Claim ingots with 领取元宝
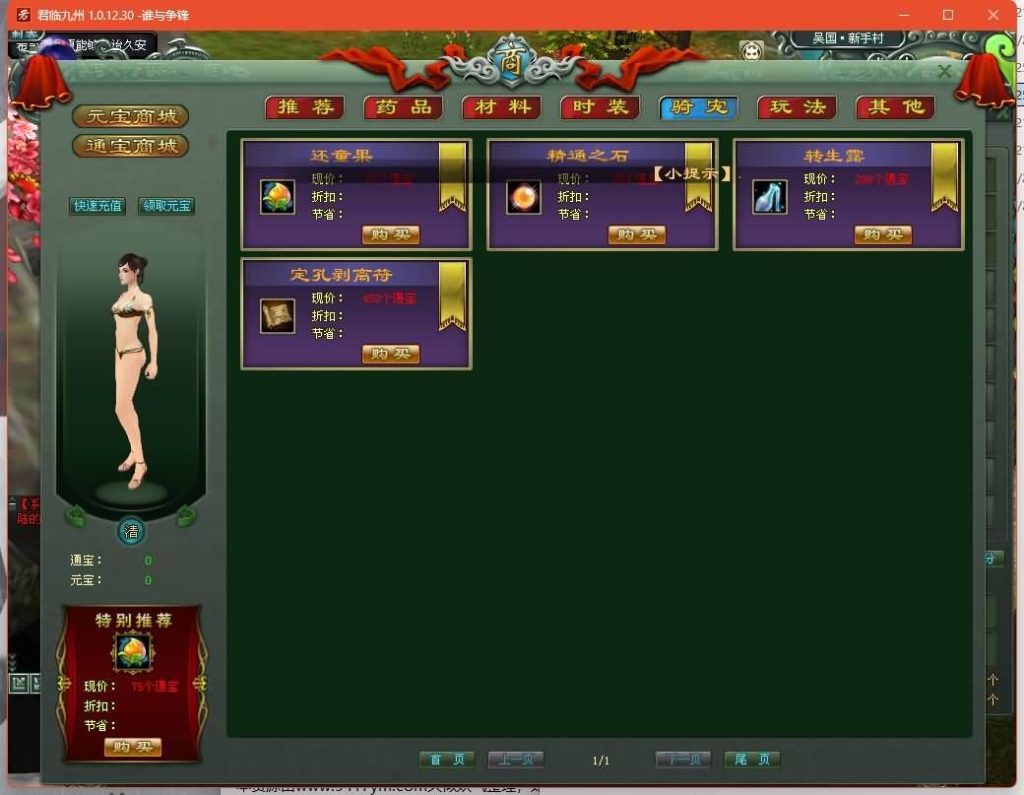The width and height of the screenshot is (1024, 795). pos(166,206)
